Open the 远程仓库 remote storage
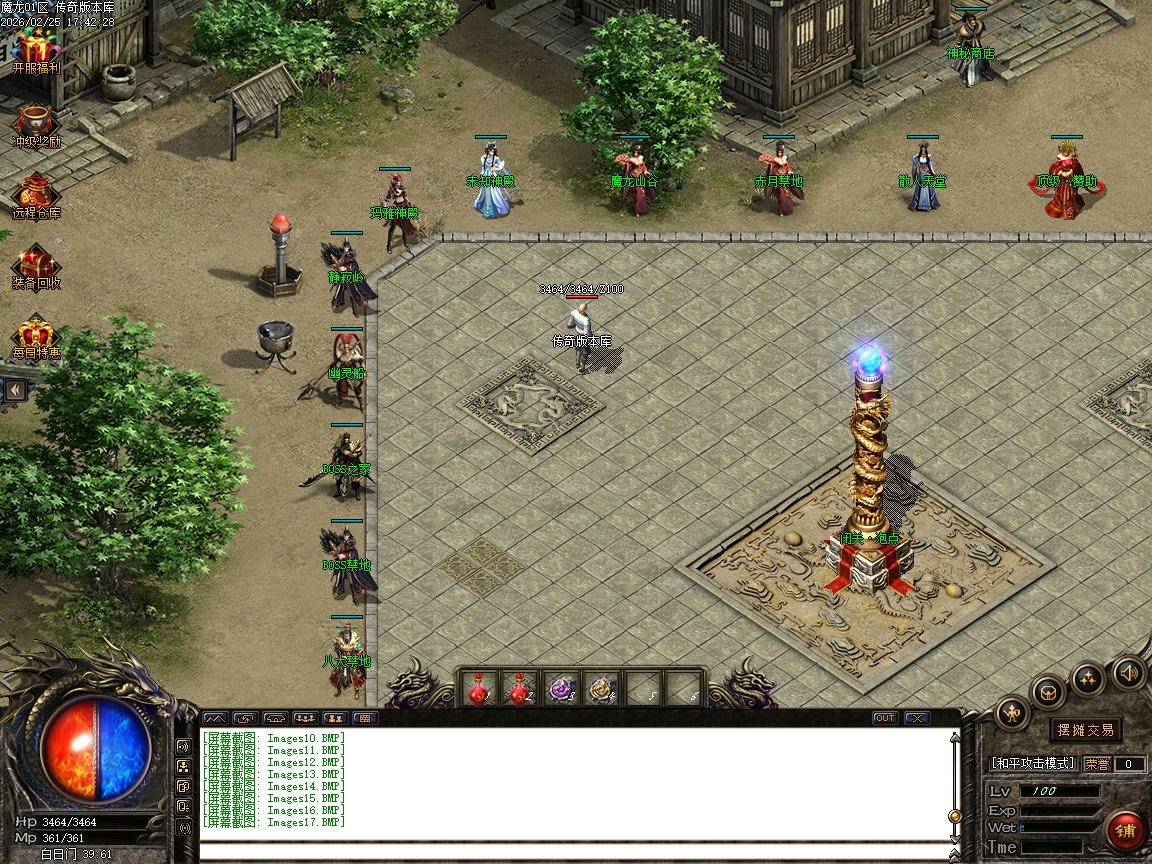 pos(36,195)
